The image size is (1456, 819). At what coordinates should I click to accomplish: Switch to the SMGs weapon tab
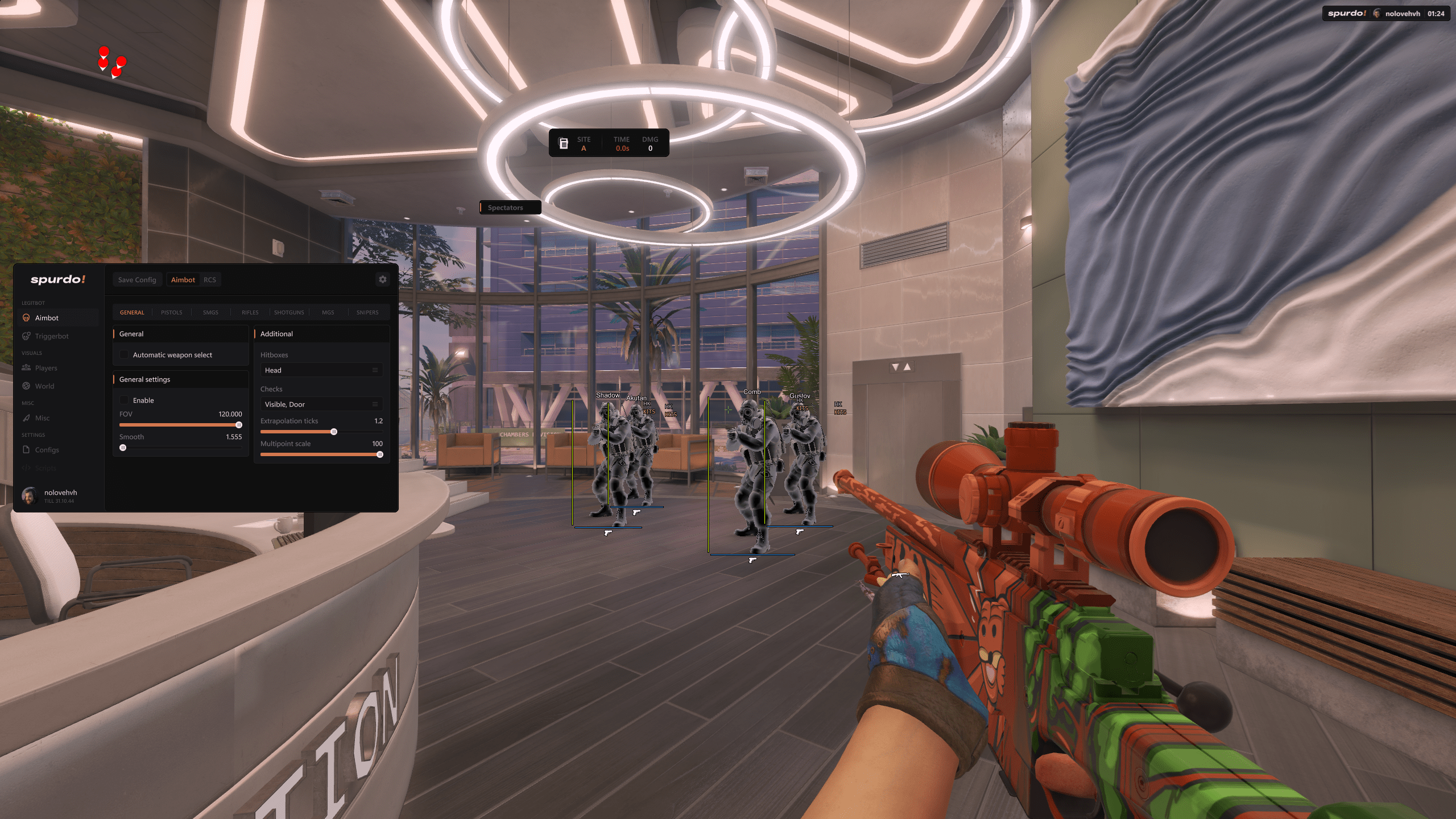(210, 312)
